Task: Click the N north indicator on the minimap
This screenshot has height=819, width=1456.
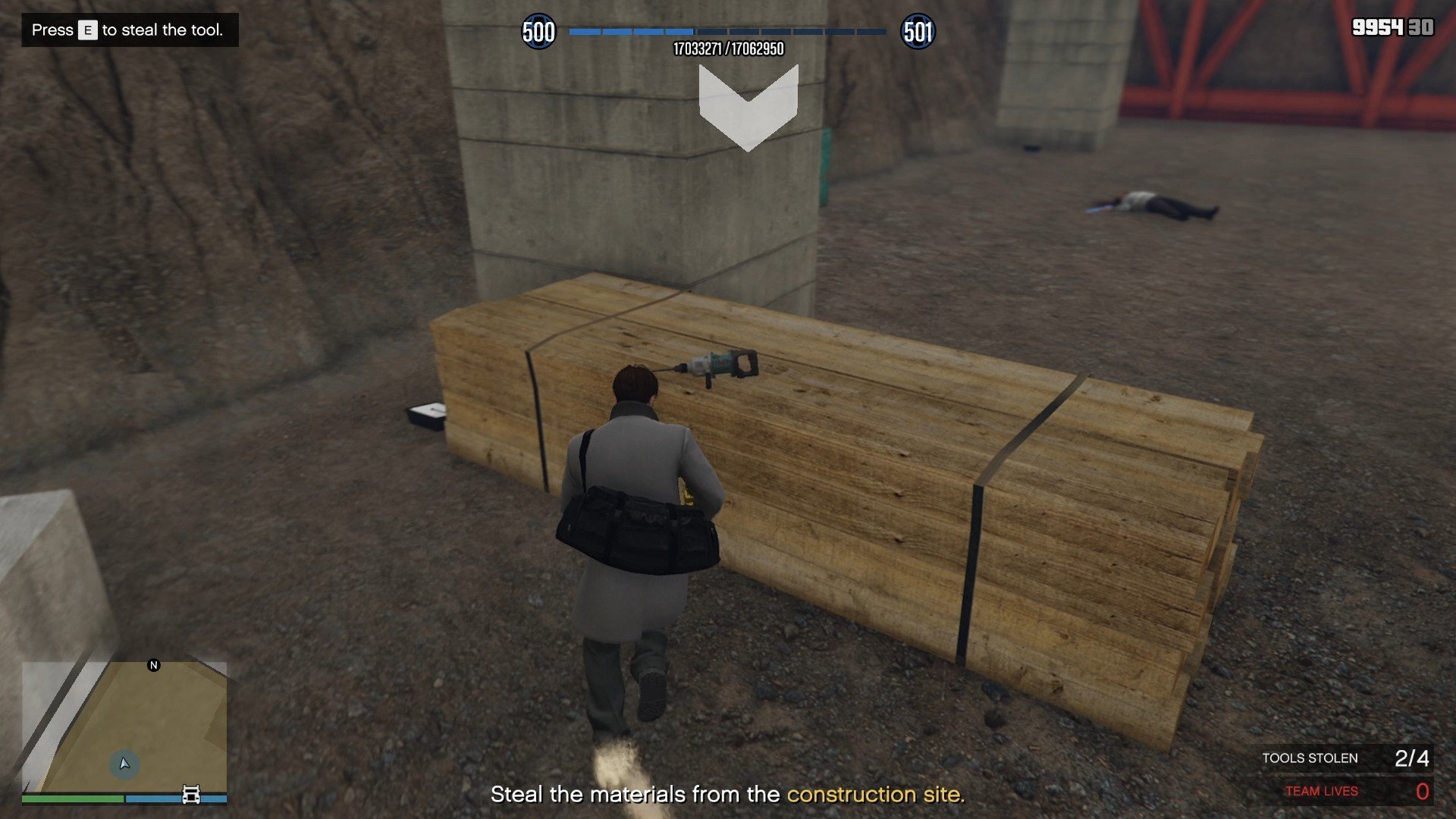Action: pyautogui.click(x=154, y=665)
